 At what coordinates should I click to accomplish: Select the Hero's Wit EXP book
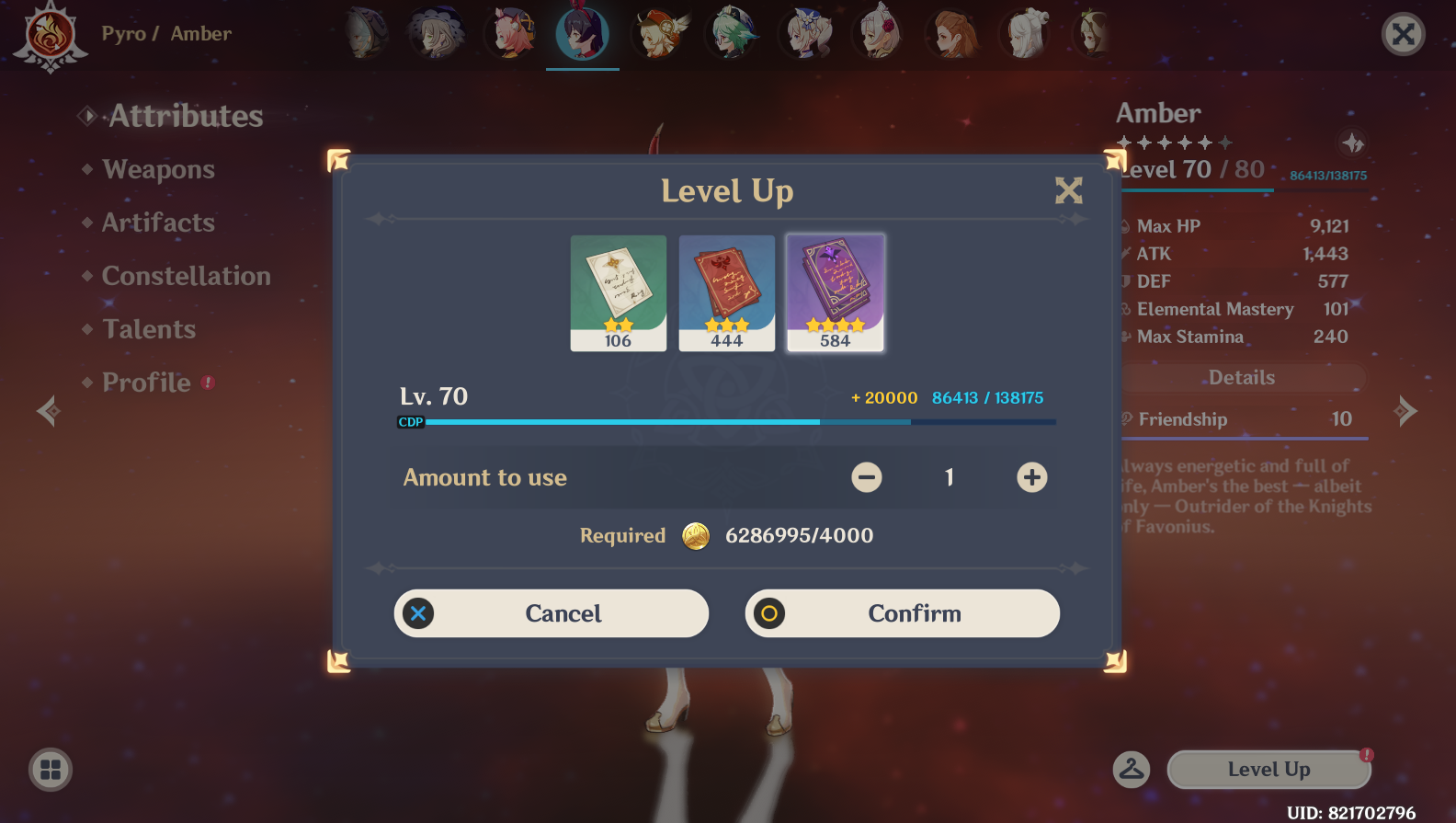click(x=835, y=292)
